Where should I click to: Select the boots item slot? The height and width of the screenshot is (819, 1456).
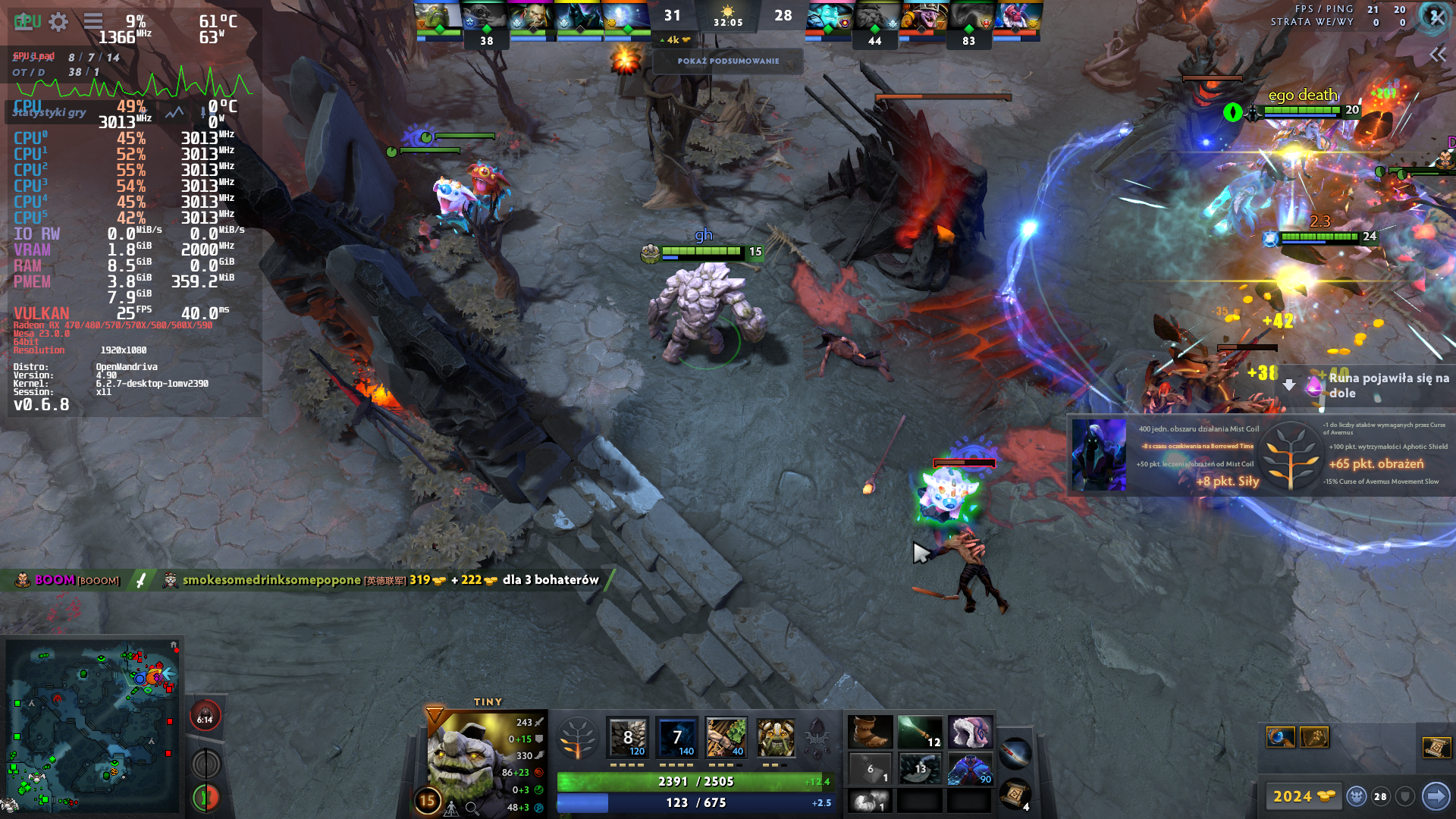tap(870, 733)
